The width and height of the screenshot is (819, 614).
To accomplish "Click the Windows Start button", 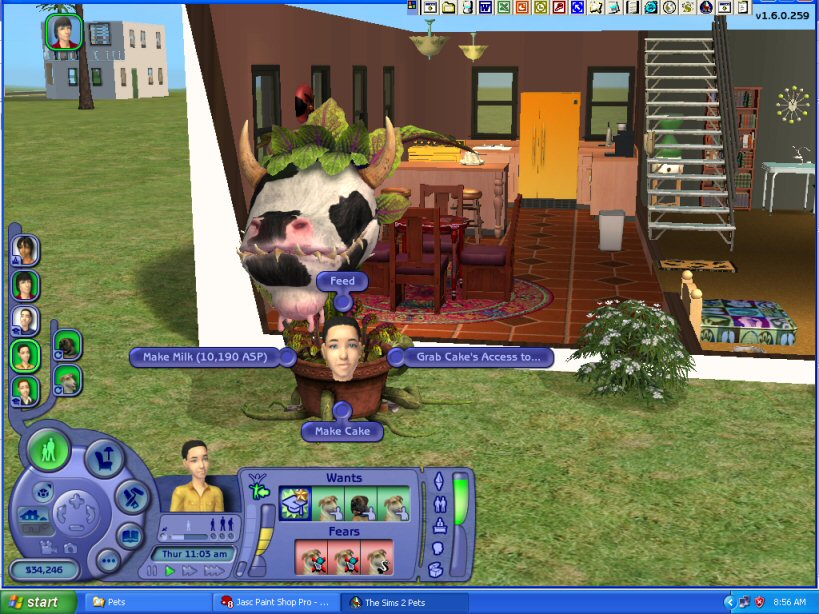I will tap(37, 603).
